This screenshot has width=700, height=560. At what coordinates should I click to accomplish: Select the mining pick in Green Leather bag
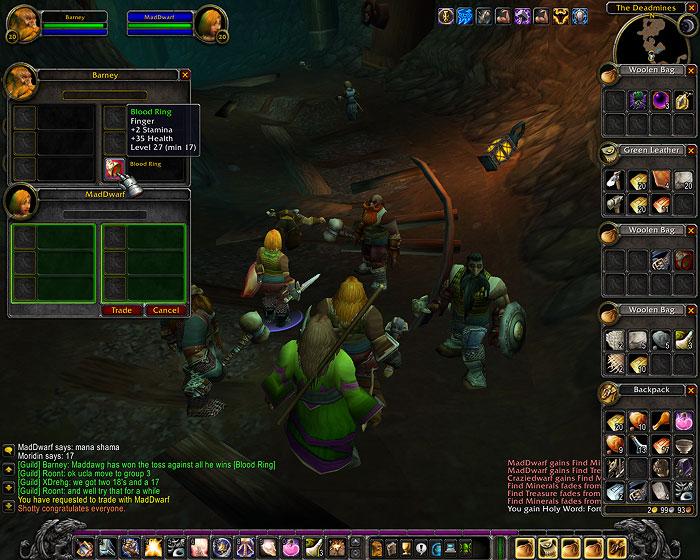(612, 180)
